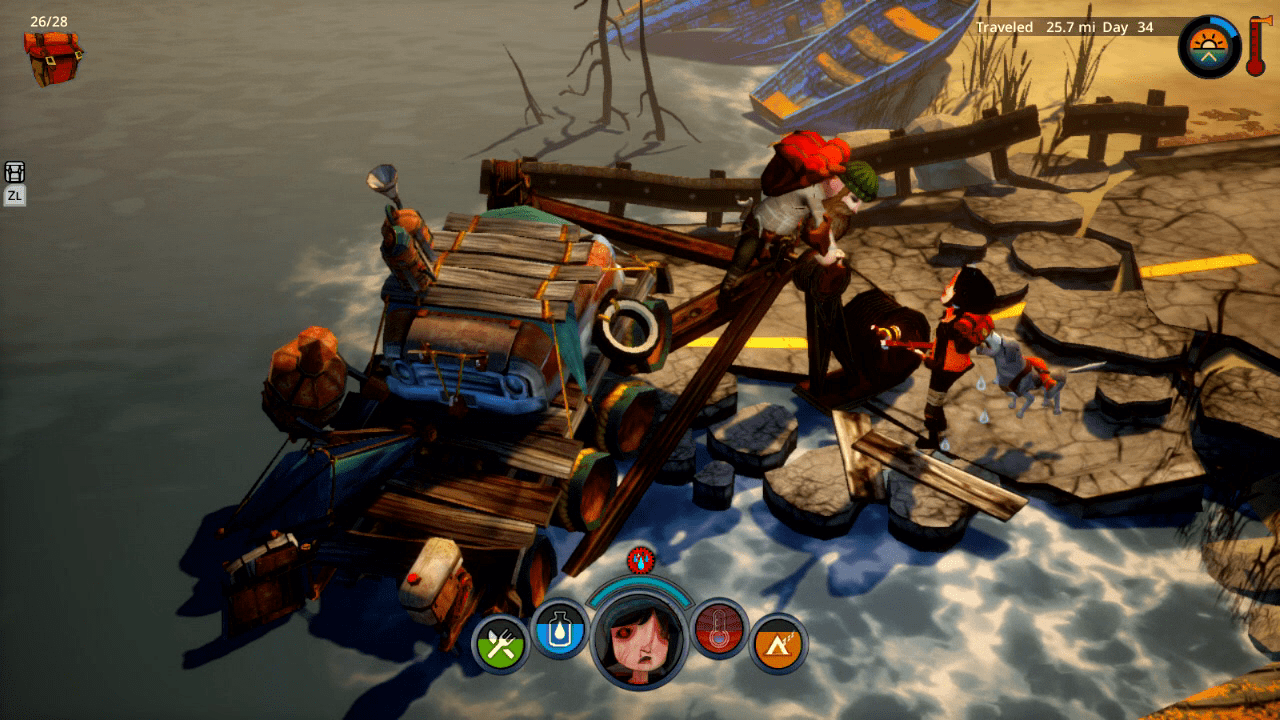Click the day-night sun clock
1280x720 pixels.
click(1209, 47)
